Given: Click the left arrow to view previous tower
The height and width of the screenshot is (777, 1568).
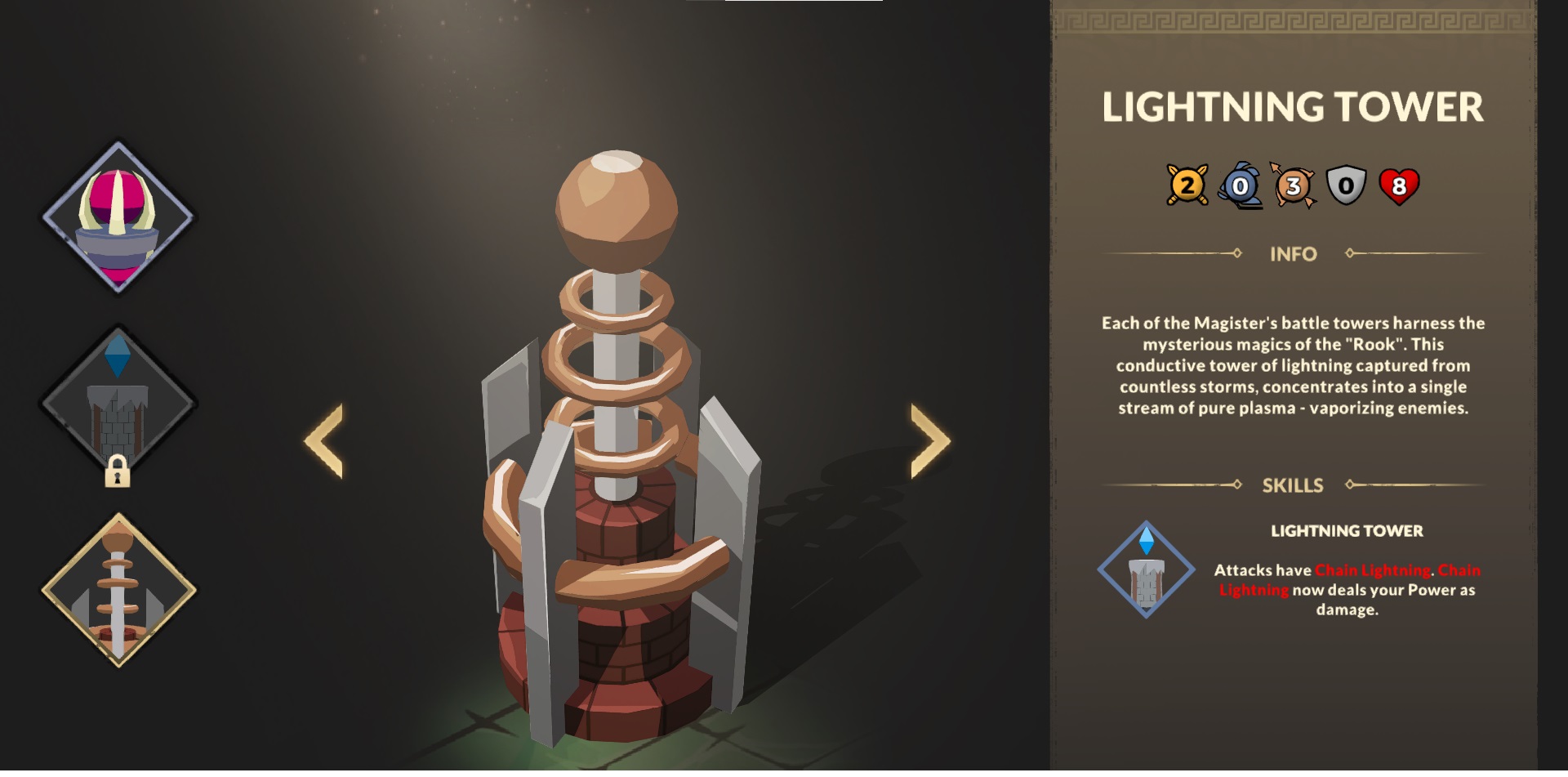Looking at the screenshot, I should pos(326,441).
